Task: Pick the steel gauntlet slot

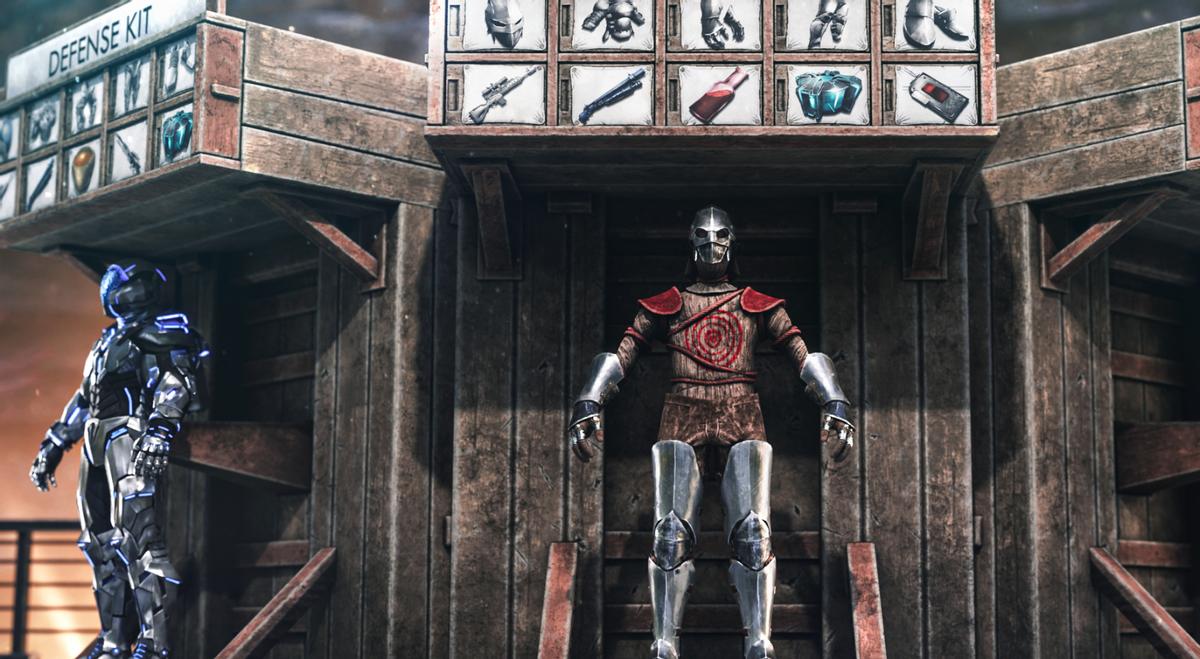Action: pyautogui.click(x=720, y=23)
